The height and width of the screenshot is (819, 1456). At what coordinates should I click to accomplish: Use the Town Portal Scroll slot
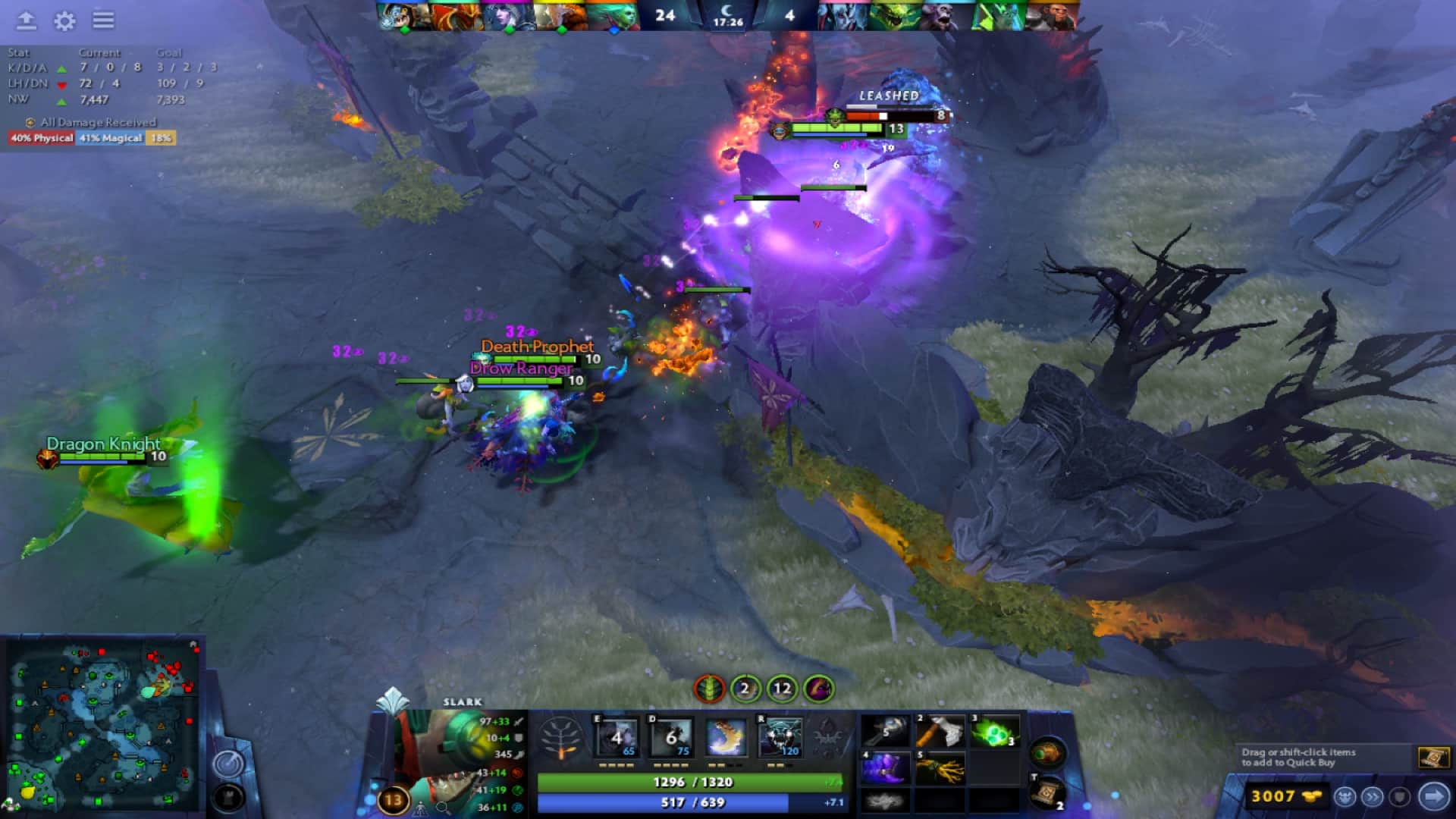tap(1047, 792)
